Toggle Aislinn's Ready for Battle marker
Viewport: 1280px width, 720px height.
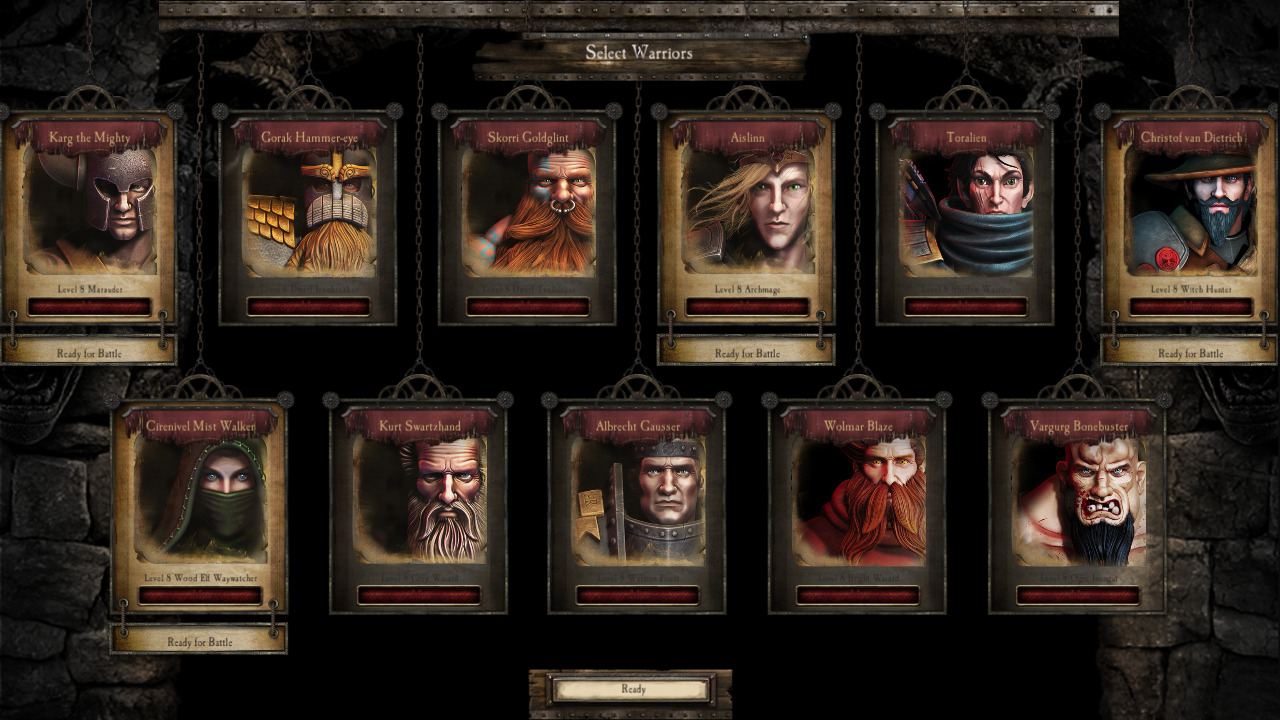tap(746, 353)
